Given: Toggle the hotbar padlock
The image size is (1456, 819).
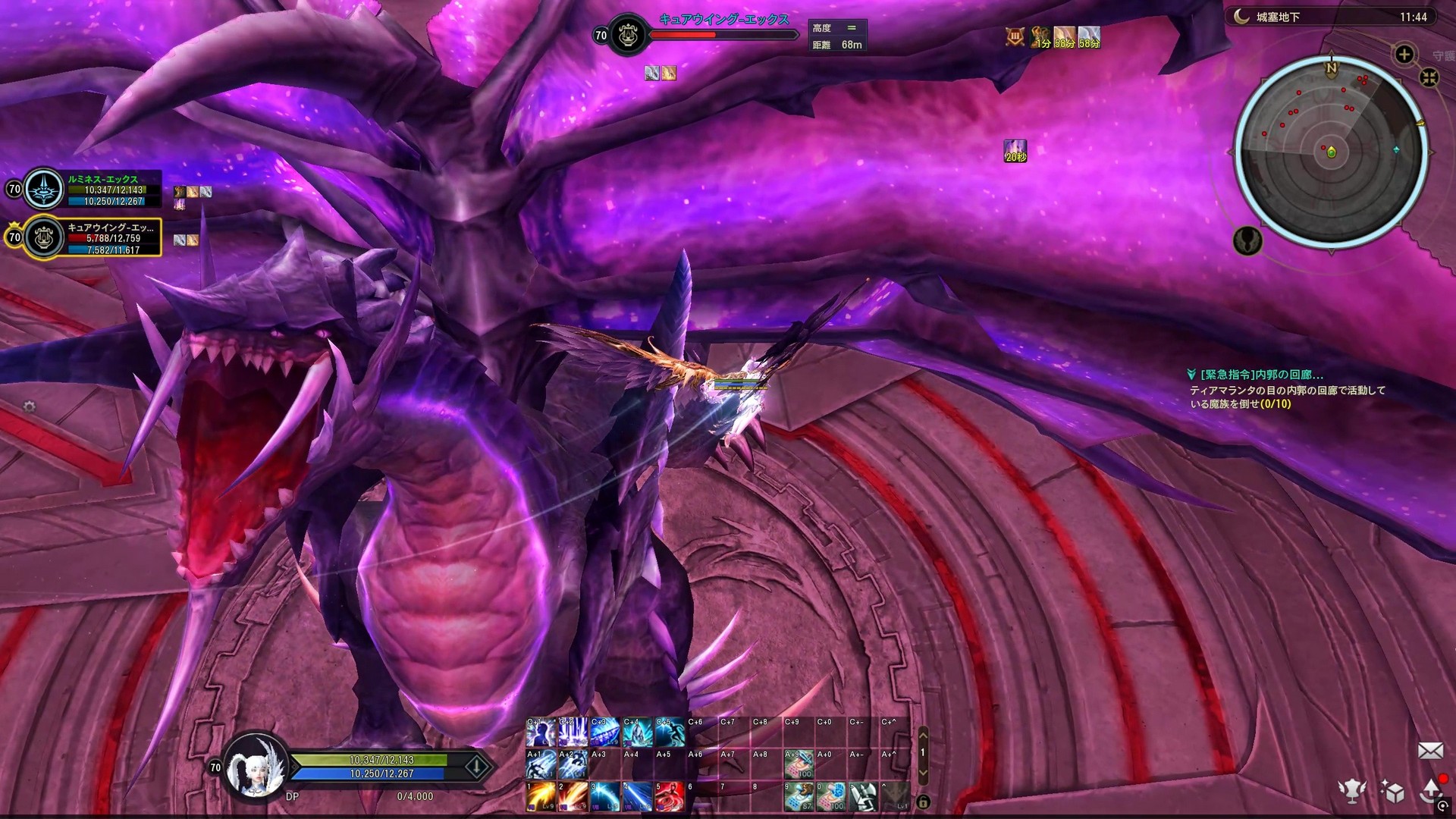Looking at the screenshot, I should (923, 802).
